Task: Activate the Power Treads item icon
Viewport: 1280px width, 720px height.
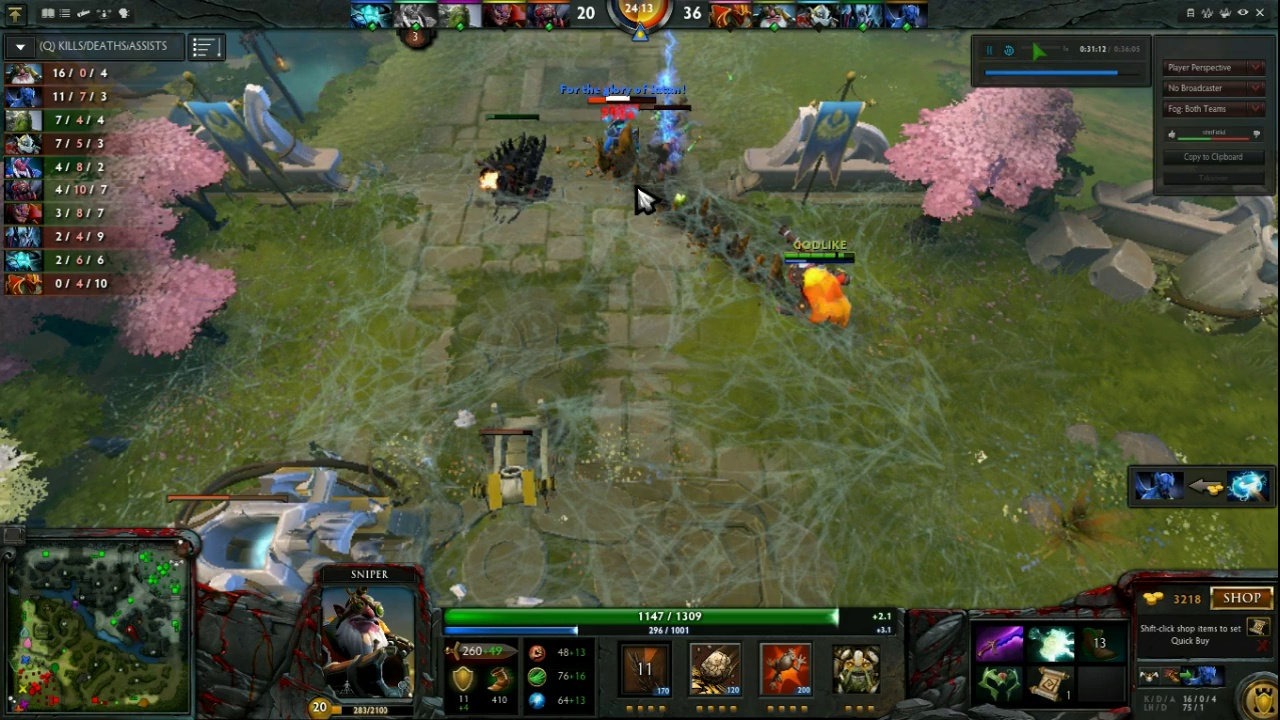Action: click(1098, 643)
